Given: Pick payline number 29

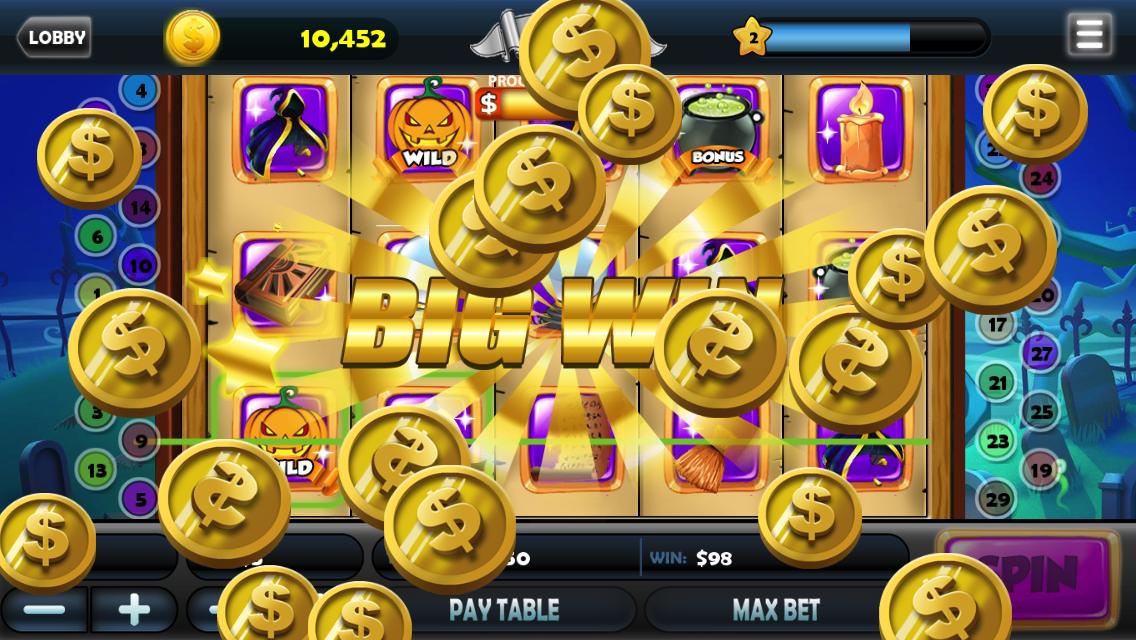Looking at the screenshot, I should [x=997, y=499].
